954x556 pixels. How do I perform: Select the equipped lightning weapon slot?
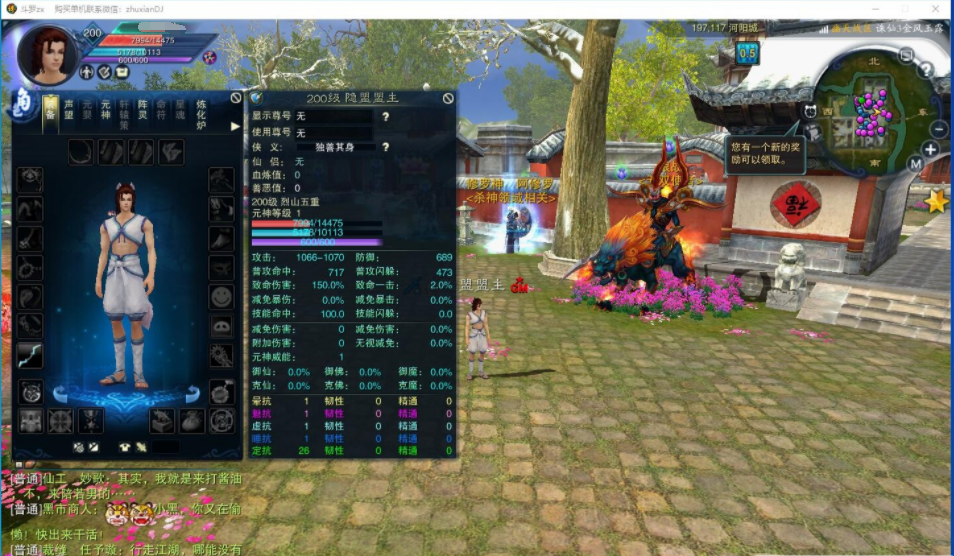tap(30, 355)
